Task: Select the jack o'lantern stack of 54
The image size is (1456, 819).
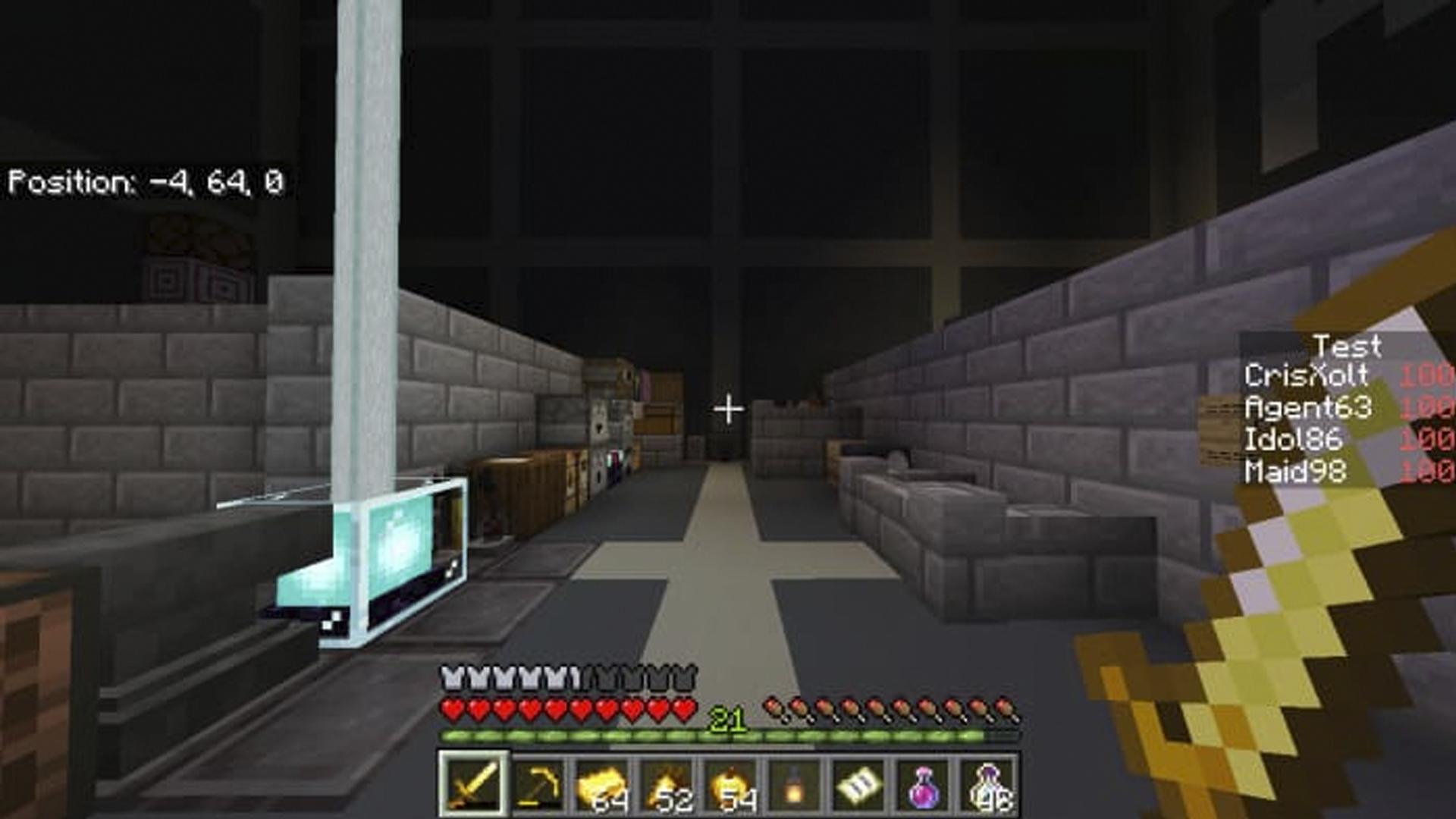Action: click(733, 789)
